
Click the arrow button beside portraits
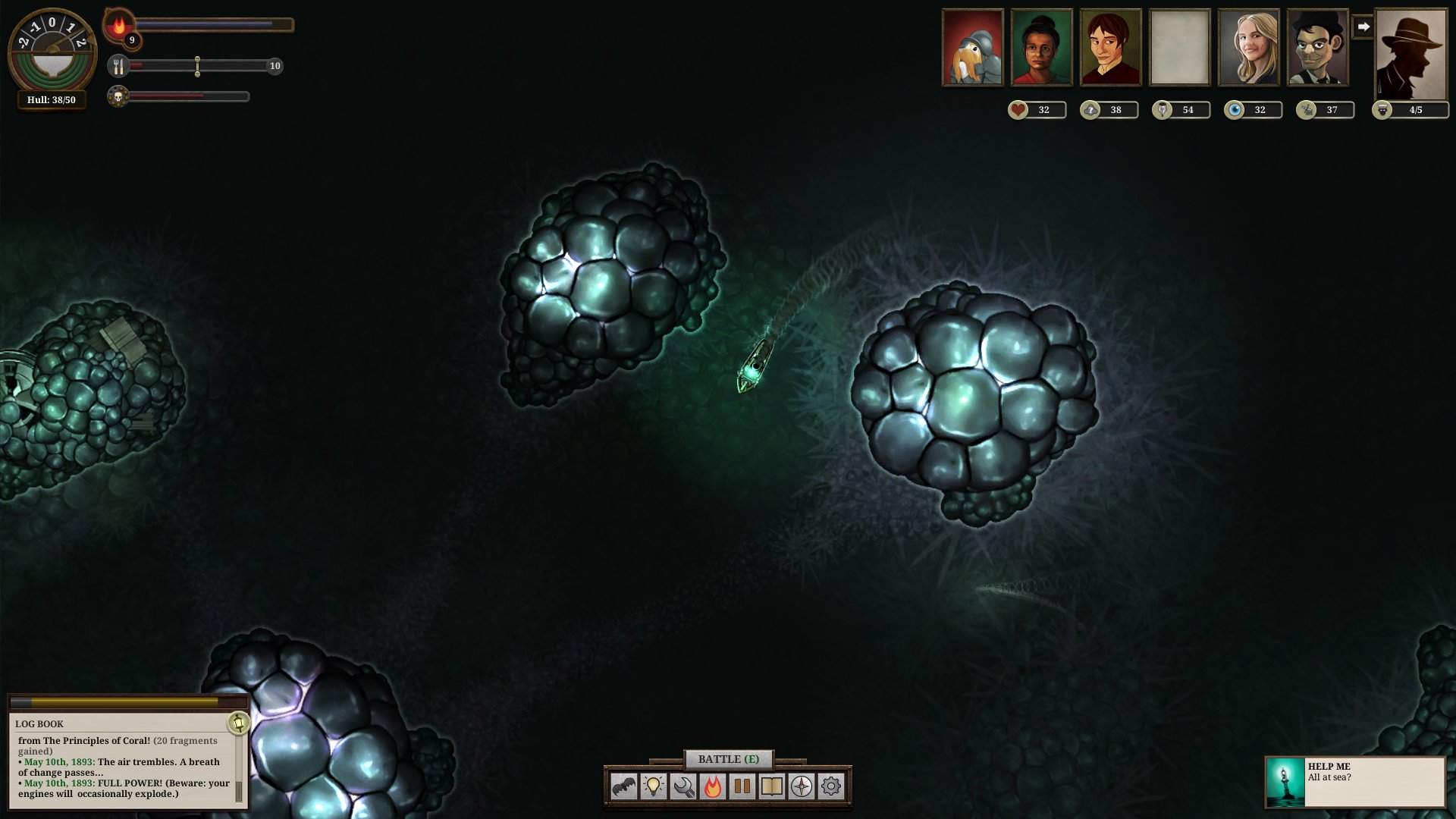pyautogui.click(x=1363, y=27)
